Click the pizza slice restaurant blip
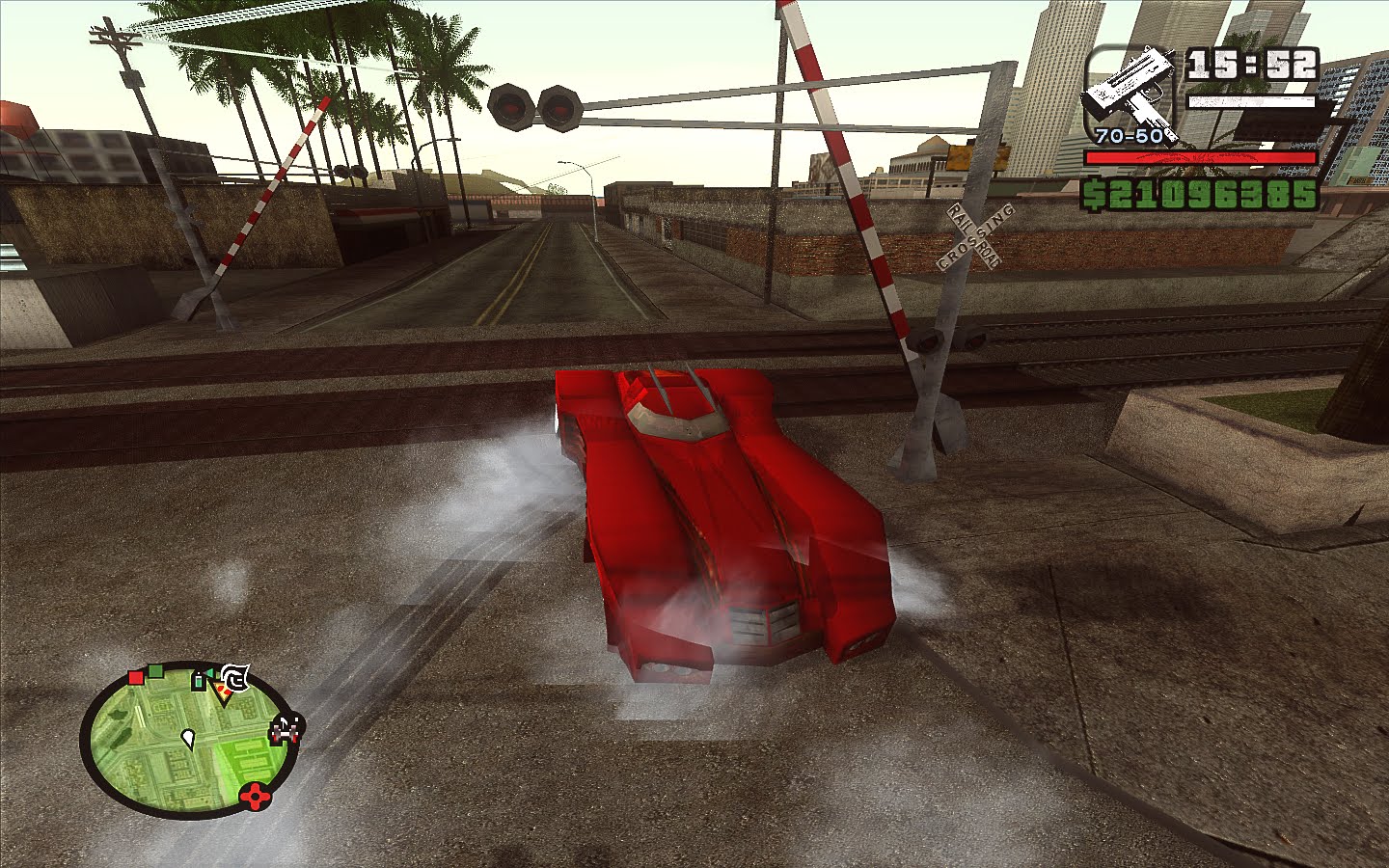This screenshot has width=1389, height=868. point(223,692)
